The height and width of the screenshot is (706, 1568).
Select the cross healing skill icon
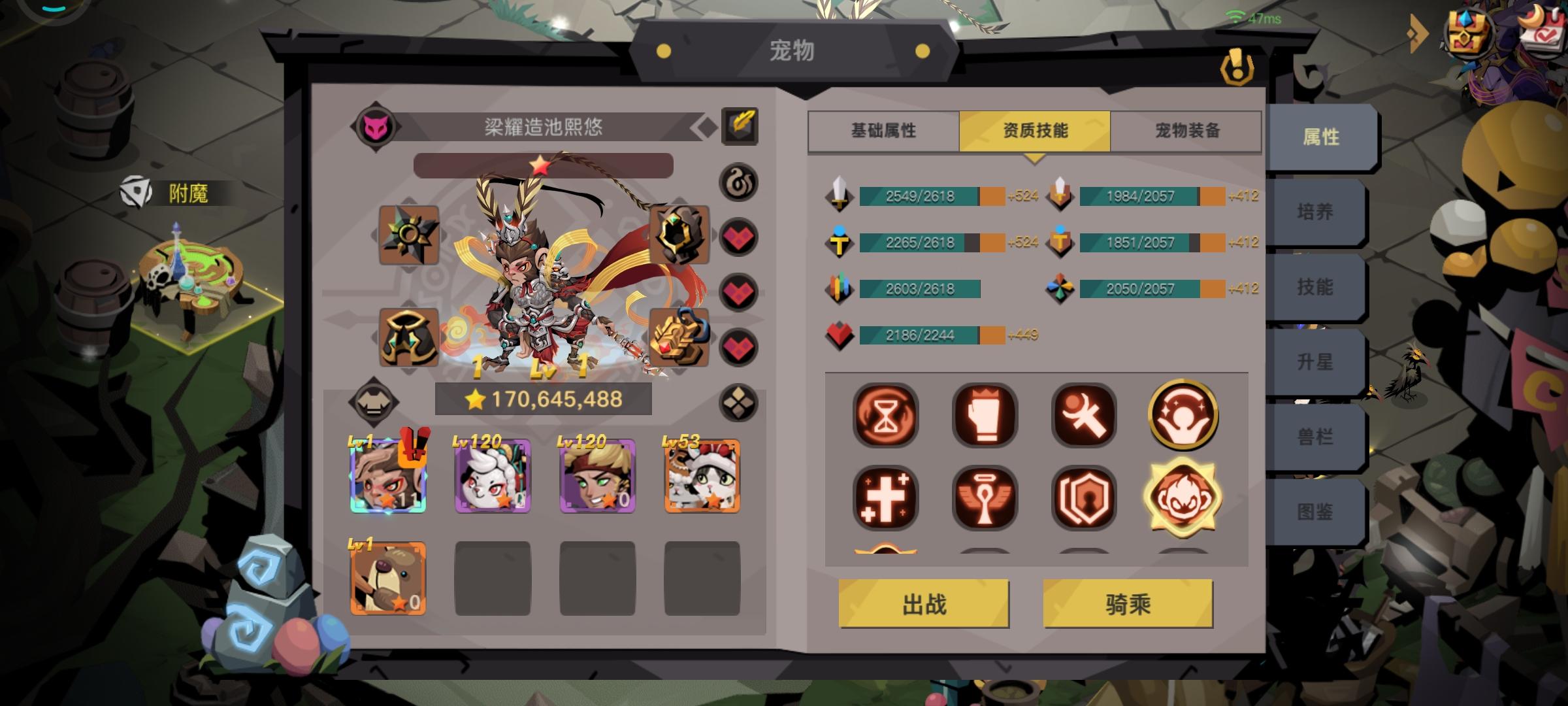click(x=886, y=499)
